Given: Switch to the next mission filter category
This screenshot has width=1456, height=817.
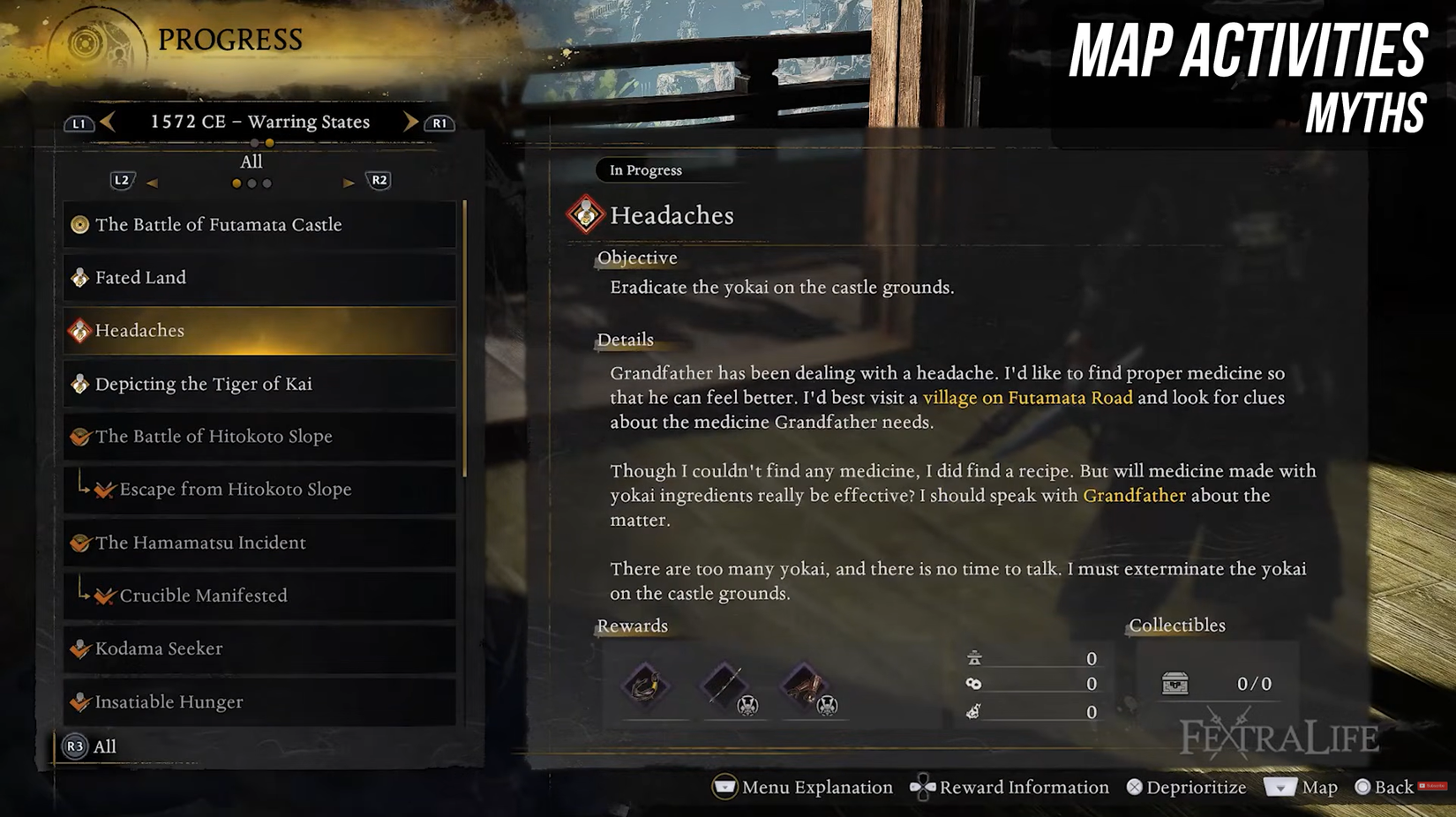Looking at the screenshot, I should point(349,183).
